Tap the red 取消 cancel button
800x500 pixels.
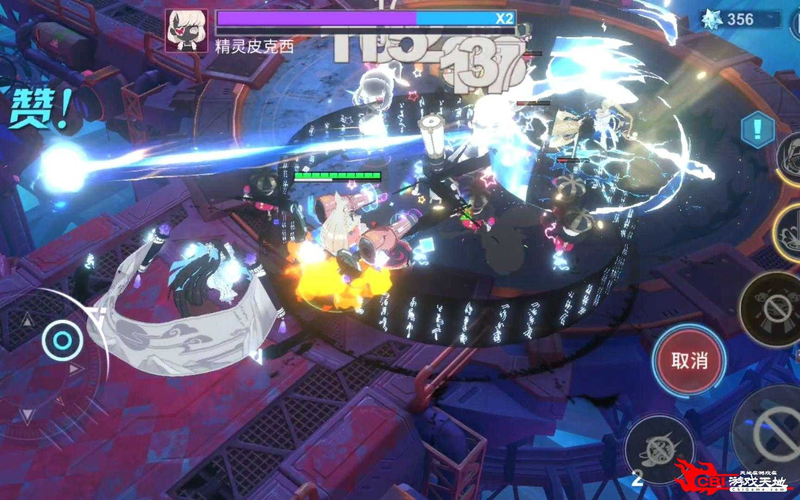click(689, 360)
